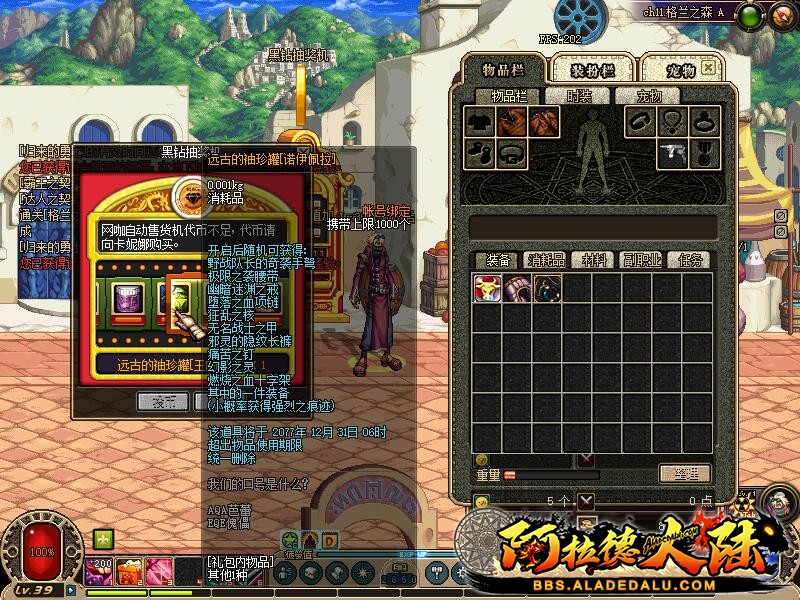Select the equipped pistol weapon slot
The width and height of the screenshot is (800, 600).
coord(671,154)
